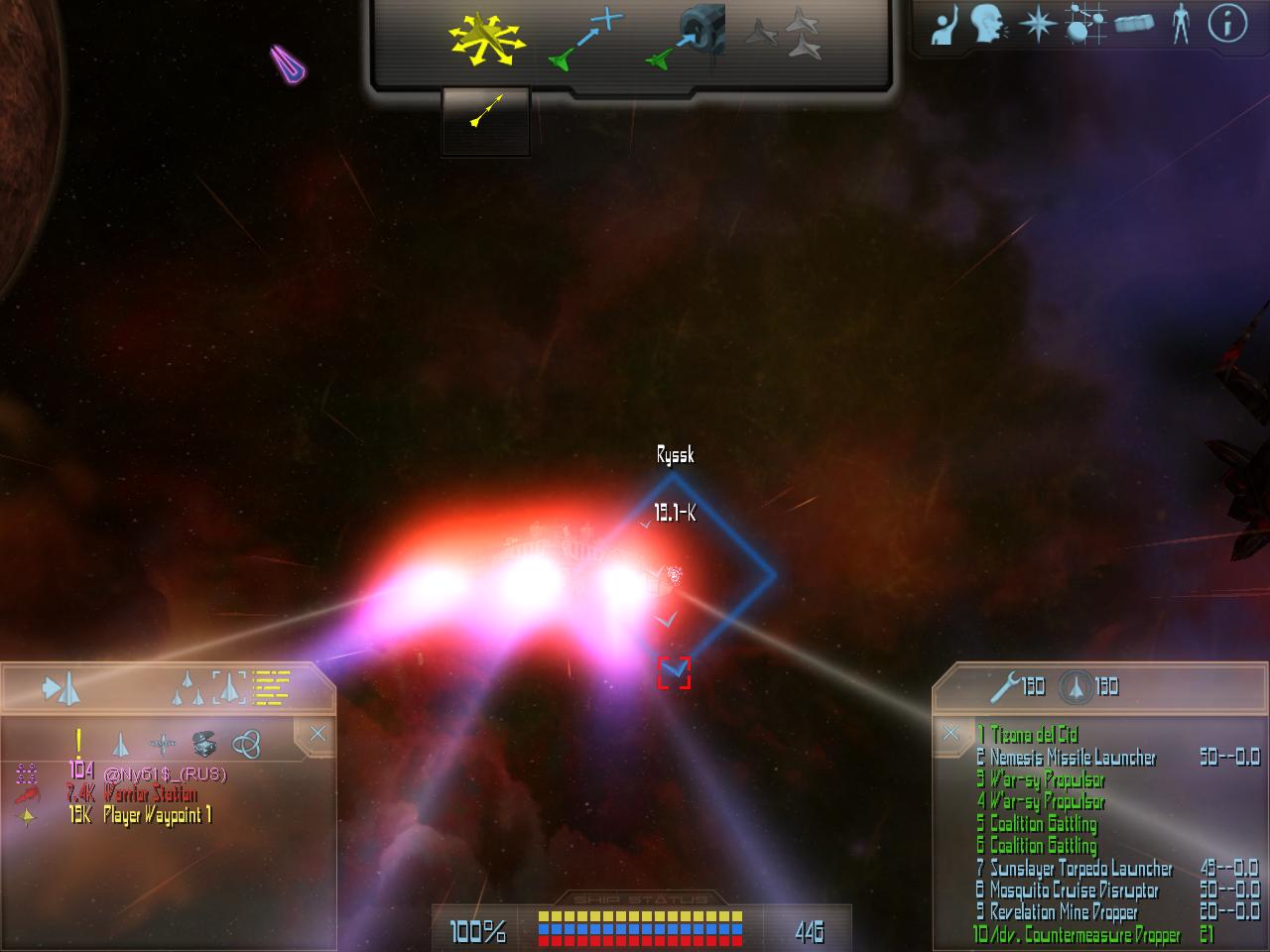Close the contact list panel
1270x952 pixels.
[317, 734]
